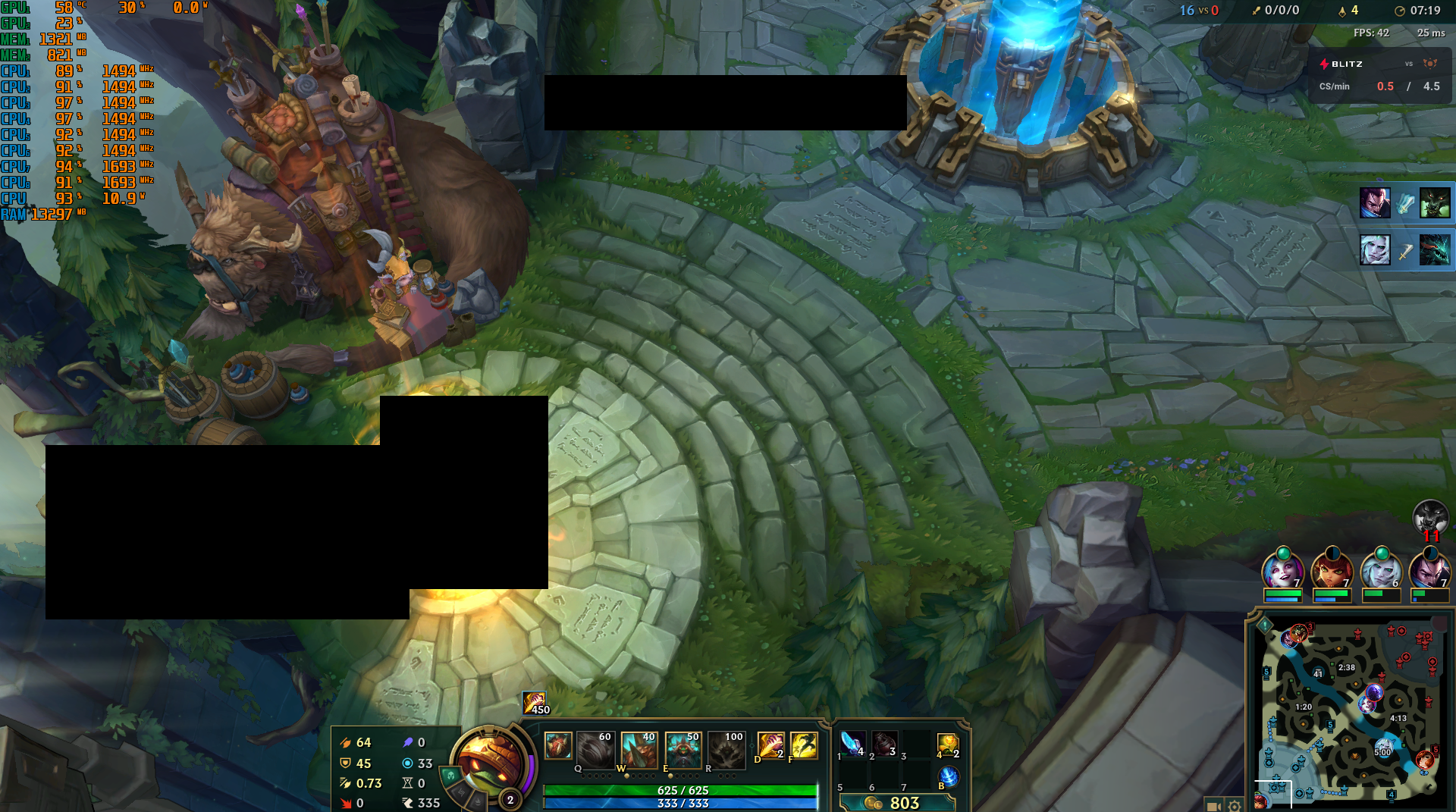
Task: Select the E ability icon
Action: click(x=682, y=748)
